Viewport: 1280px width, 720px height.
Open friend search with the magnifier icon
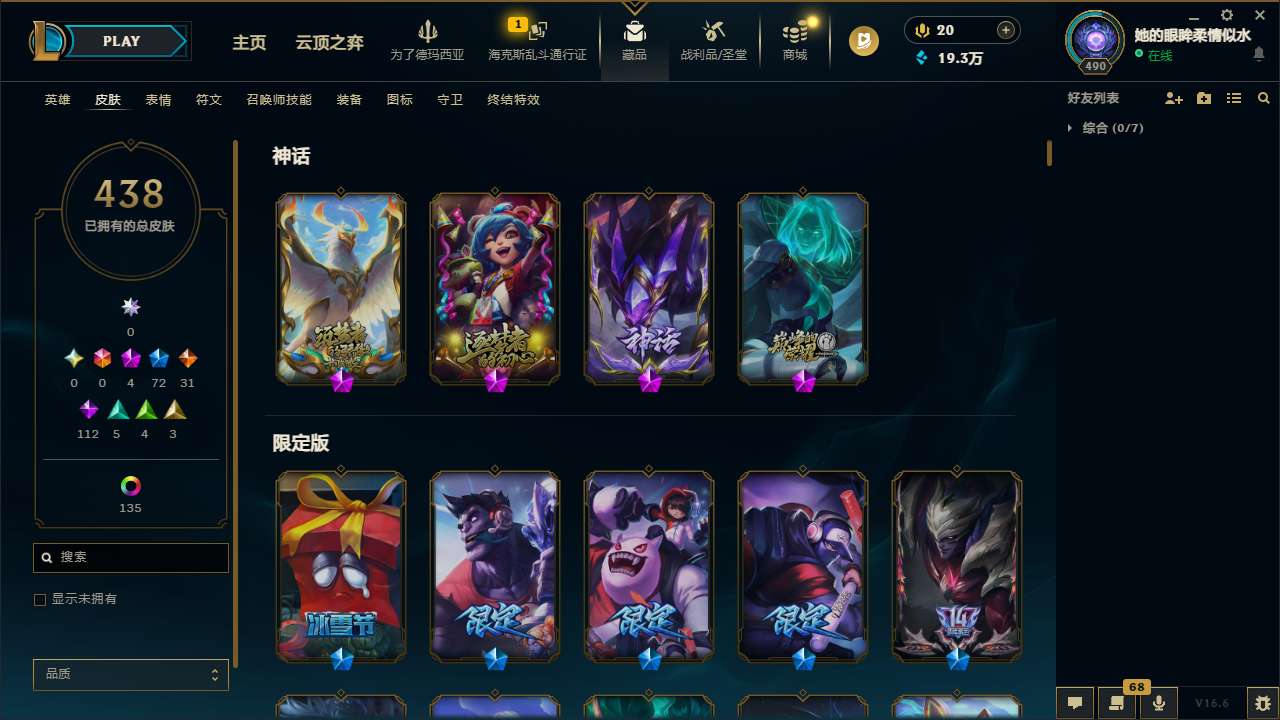[1263, 98]
